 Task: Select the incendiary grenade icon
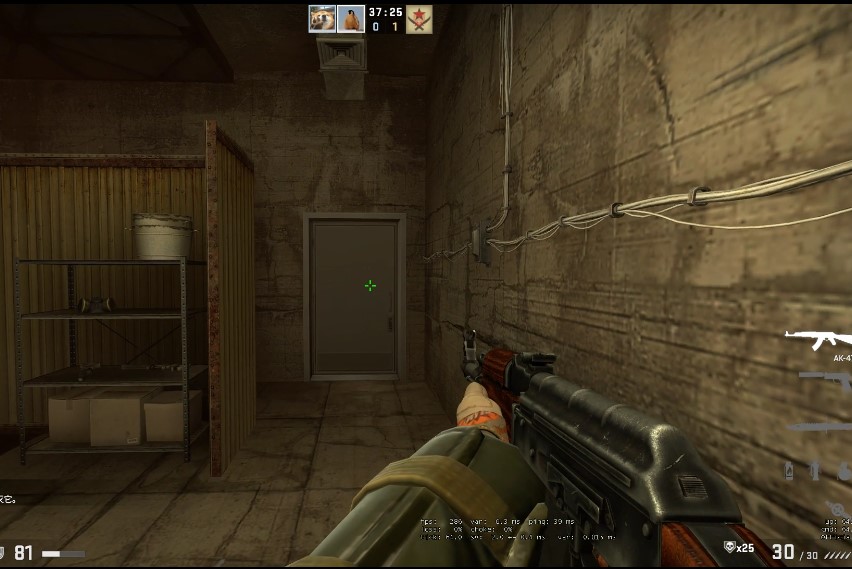tap(790, 471)
